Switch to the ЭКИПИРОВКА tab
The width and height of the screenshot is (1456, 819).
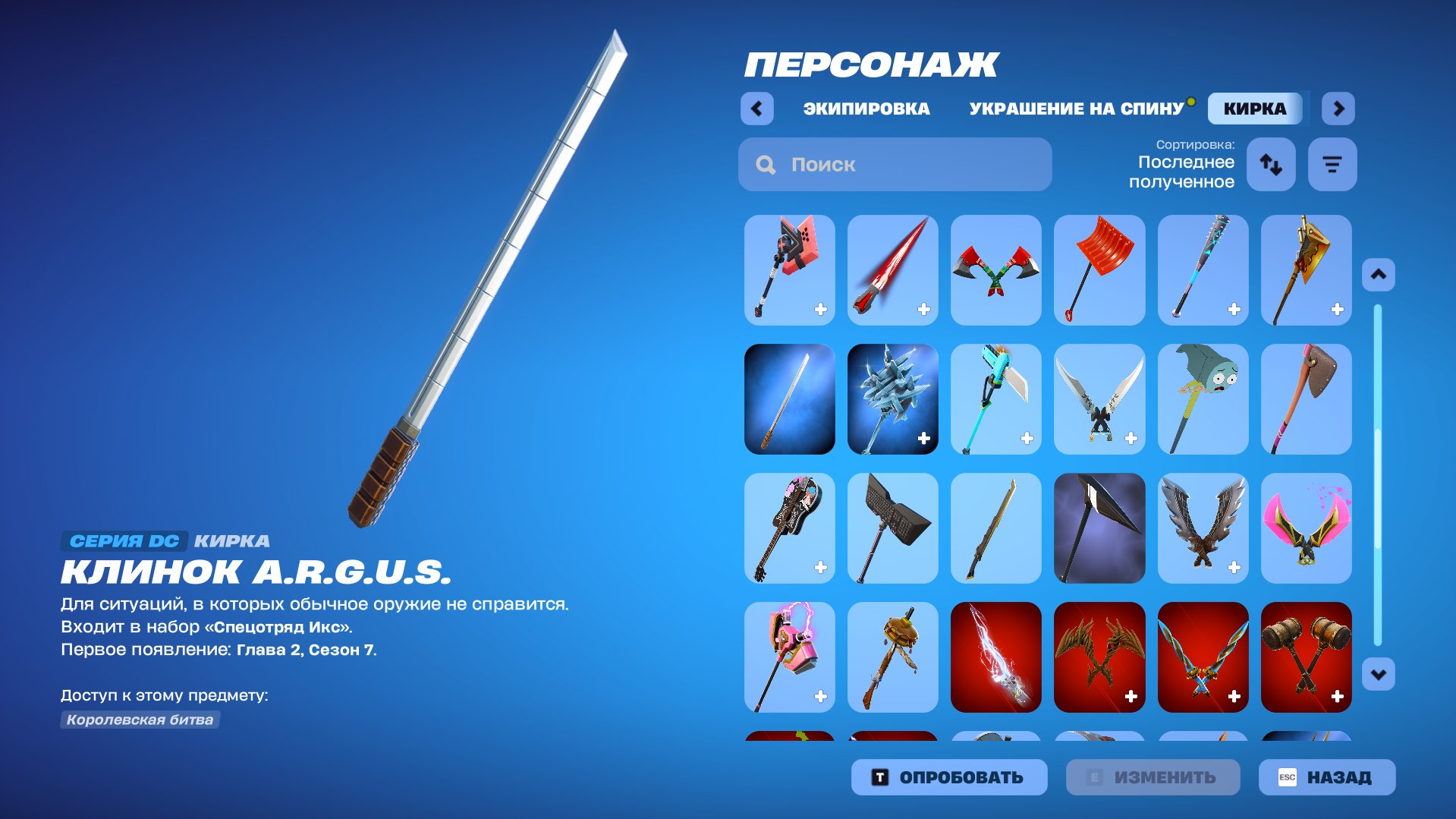click(x=865, y=108)
